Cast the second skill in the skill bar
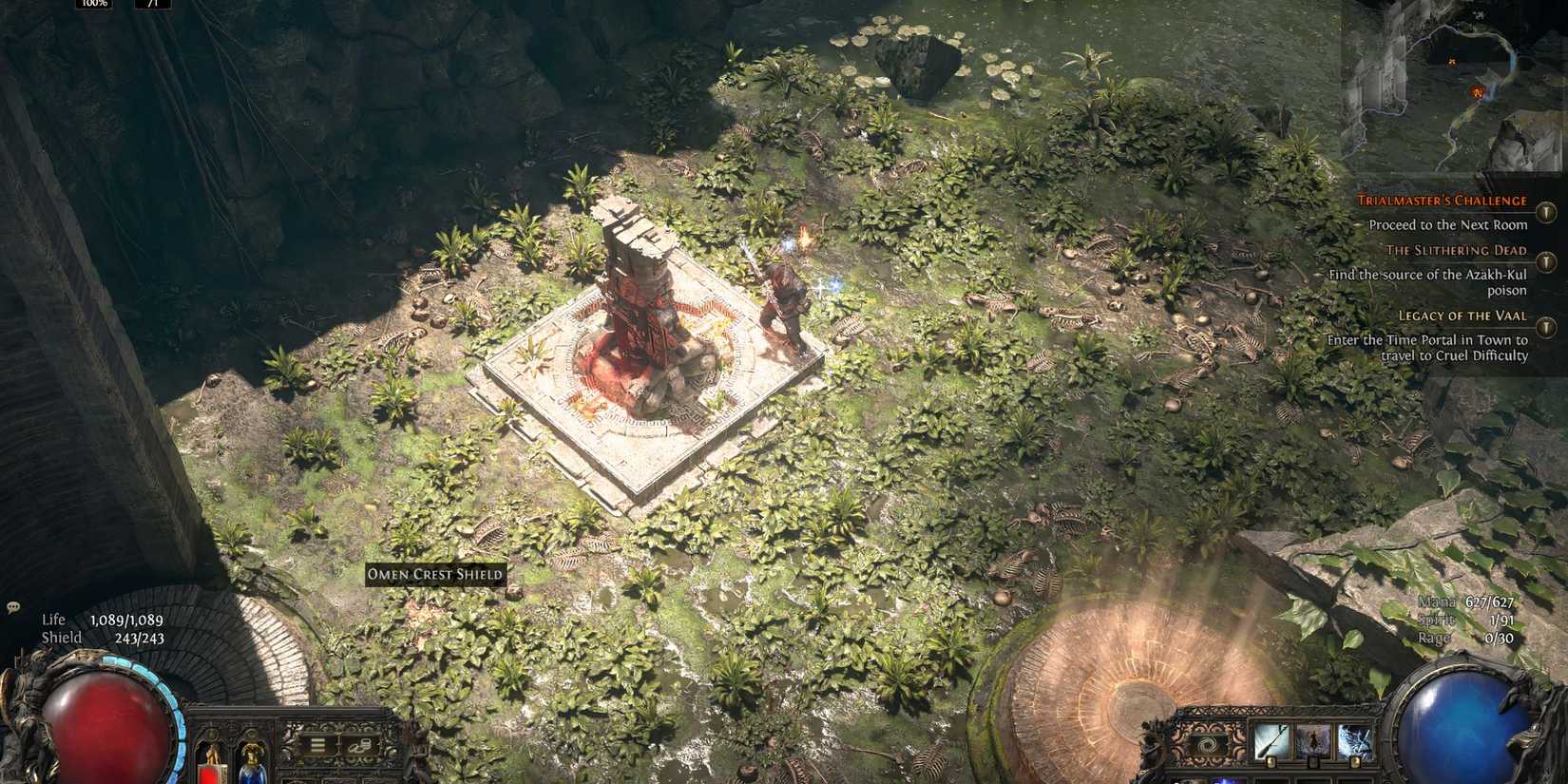Screen dimensions: 1568x784 [x=1313, y=739]
